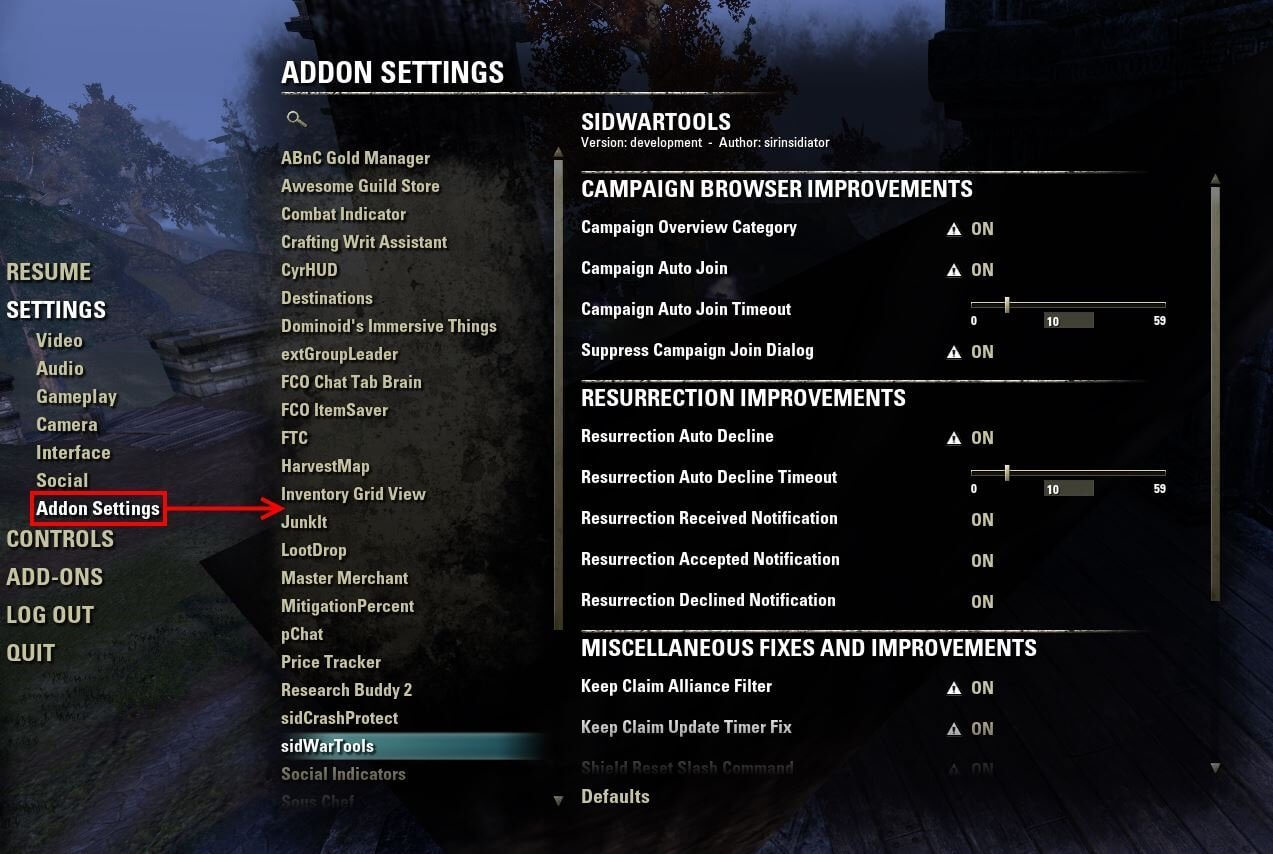Viewport: 1273px width, 854px height.
Task: Choose sidWarTools in the addon list
Action: 327,746
